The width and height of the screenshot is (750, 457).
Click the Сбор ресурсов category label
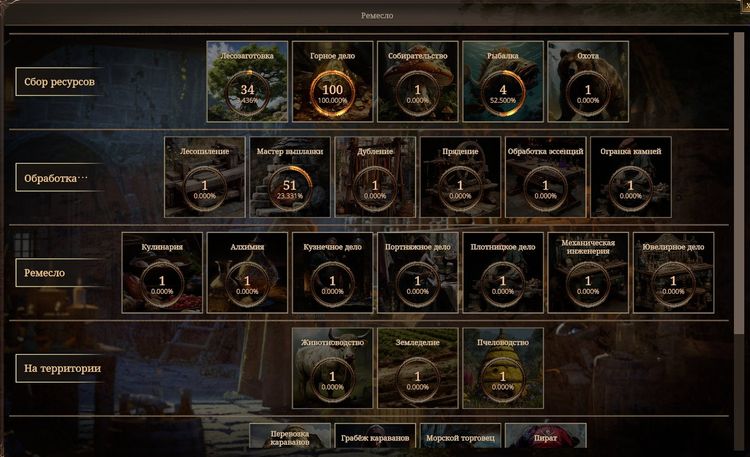click(x=60, y=82)
